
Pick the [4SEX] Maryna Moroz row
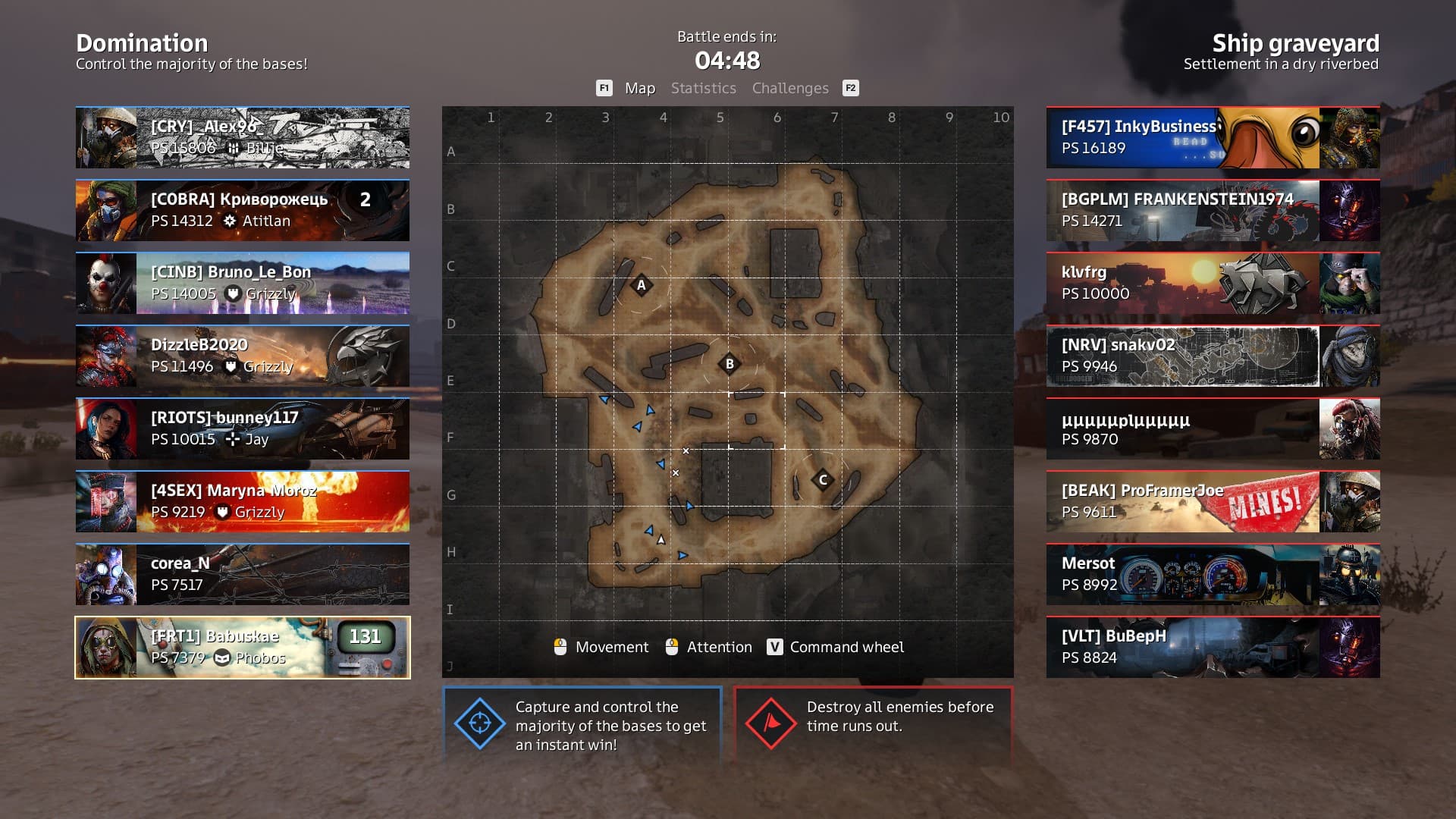pyautogui.click(x=243, y=501)
